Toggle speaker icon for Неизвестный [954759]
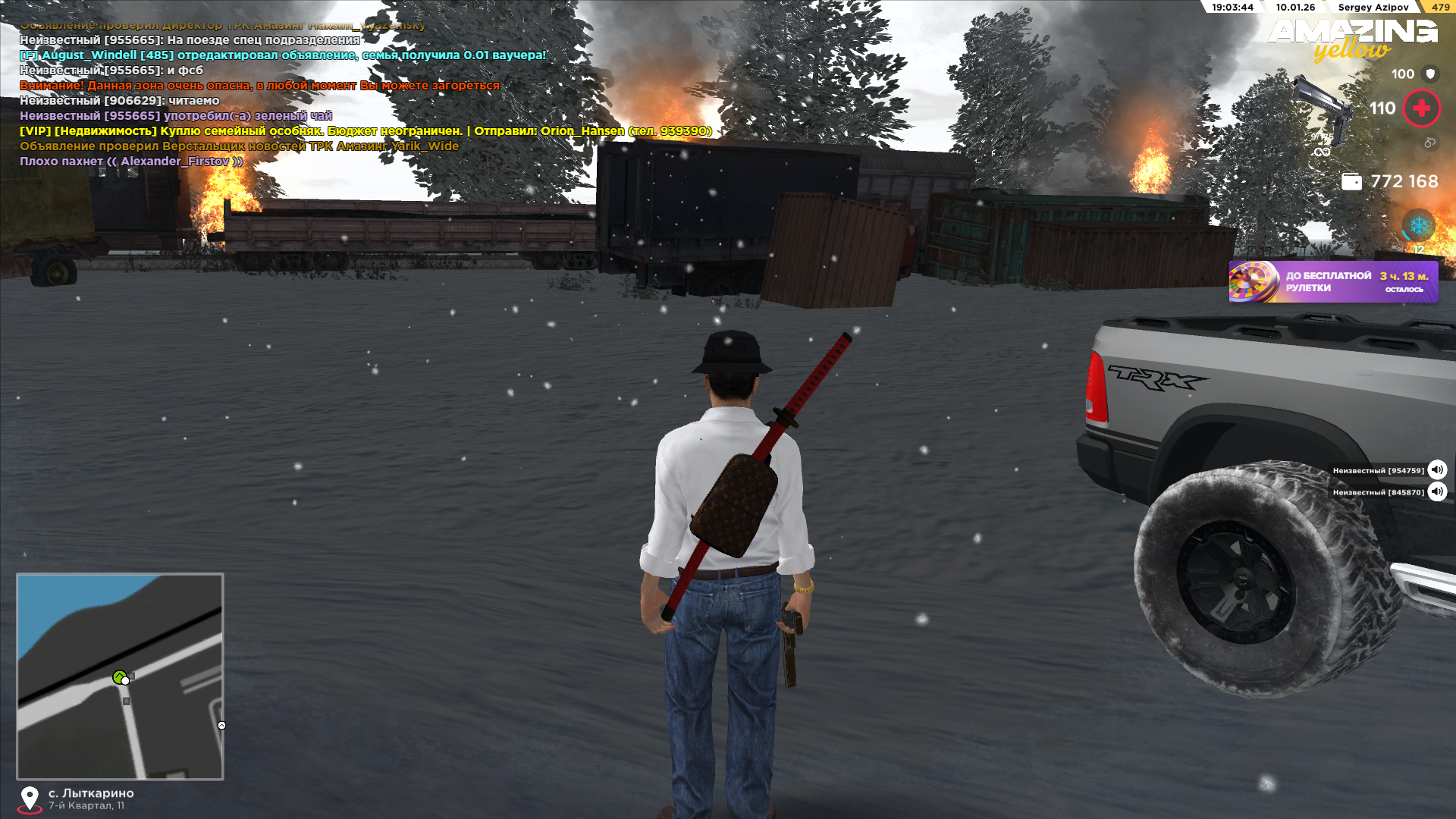1456x819 pixels. click(1437, 470)
